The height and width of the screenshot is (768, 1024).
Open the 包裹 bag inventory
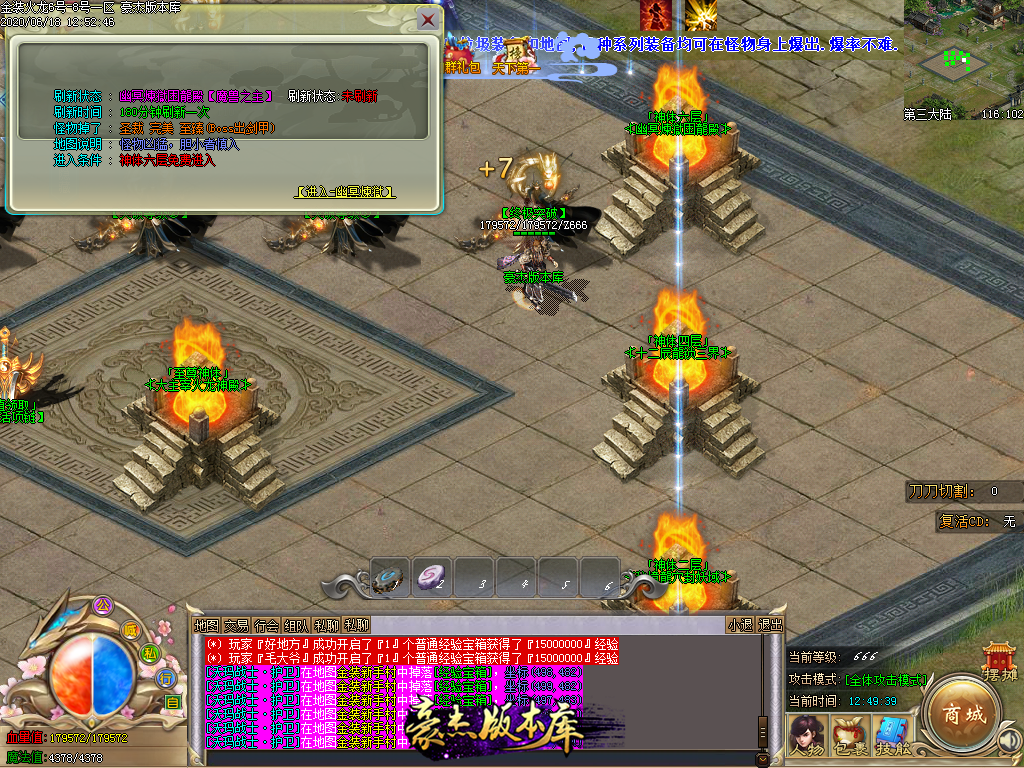[848, 738]
